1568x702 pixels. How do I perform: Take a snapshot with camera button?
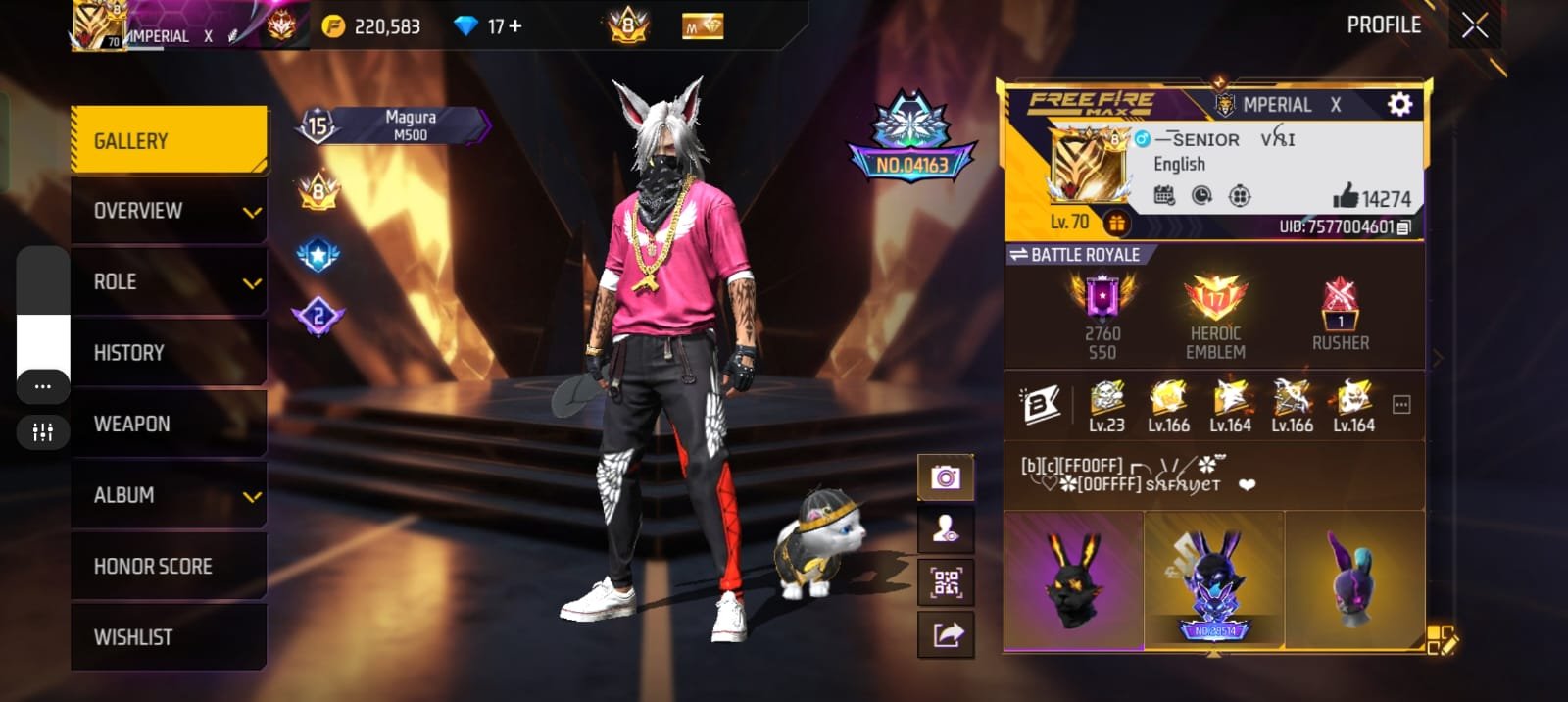[946, 477]
